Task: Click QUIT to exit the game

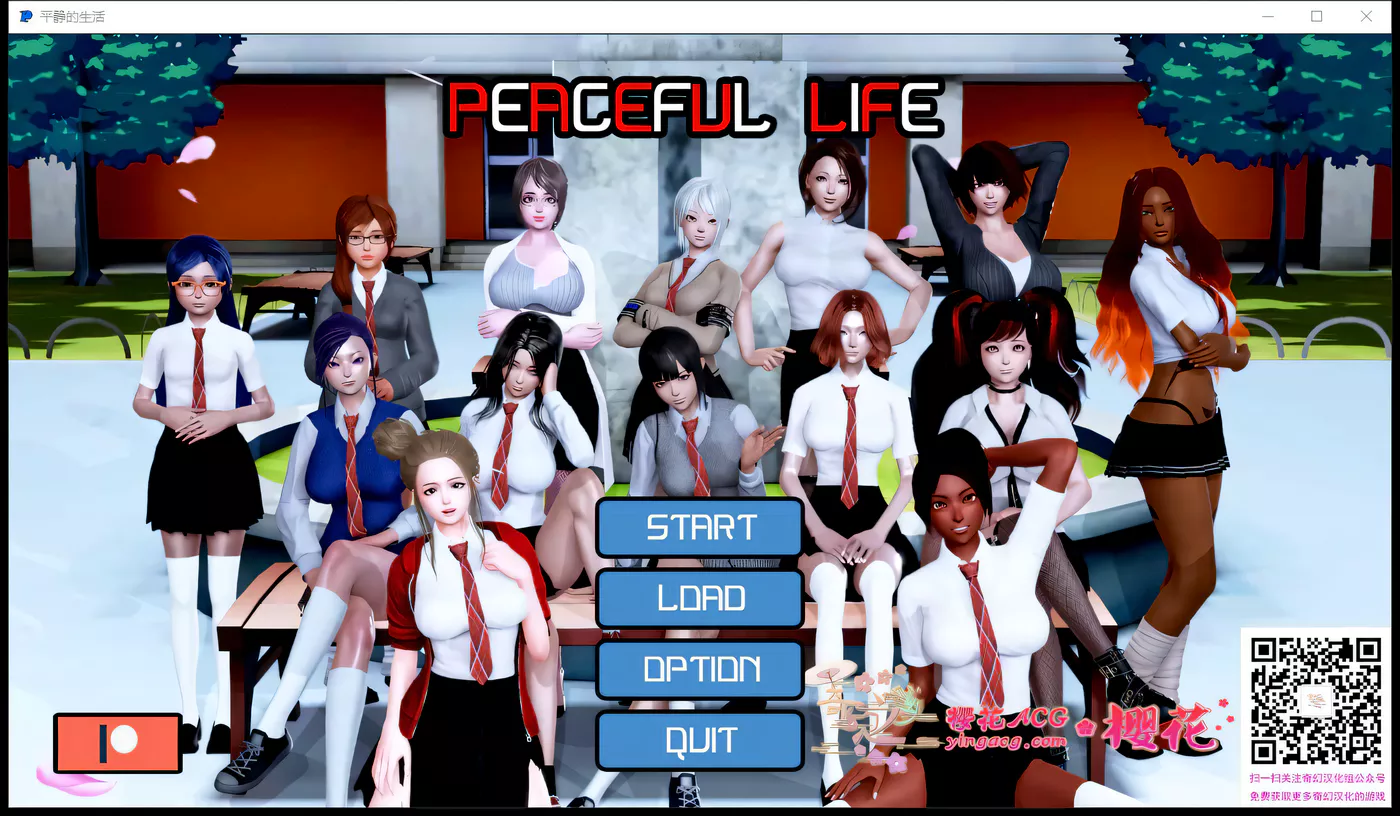Action: pyautogui.click(x=699, y=740)
